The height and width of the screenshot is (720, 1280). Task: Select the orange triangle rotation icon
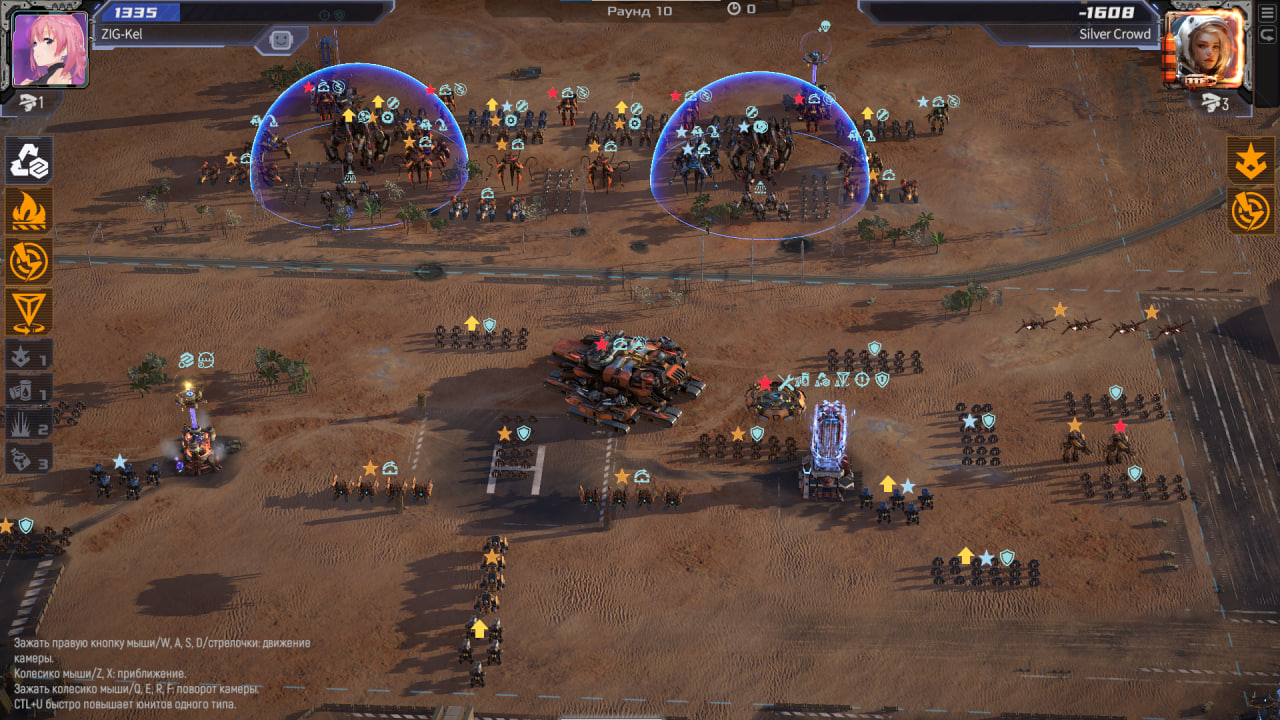click(x=29, y=311)
